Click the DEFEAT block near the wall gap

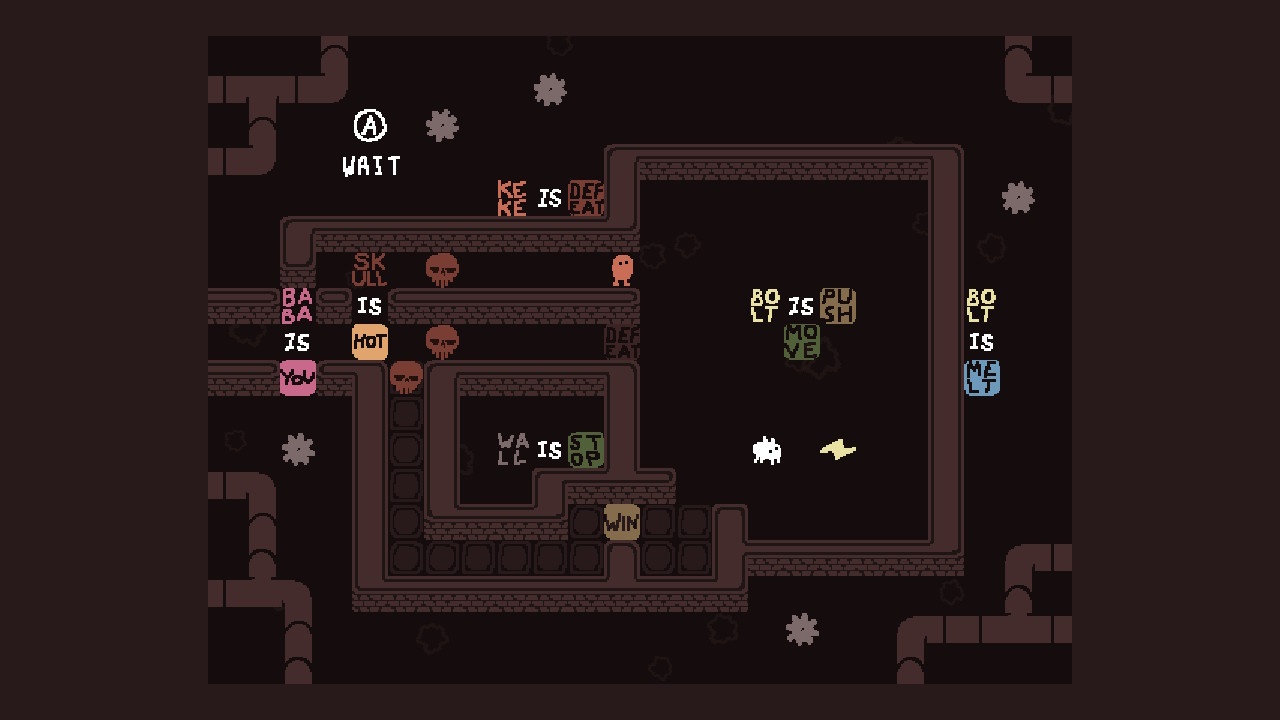[621, 341]
